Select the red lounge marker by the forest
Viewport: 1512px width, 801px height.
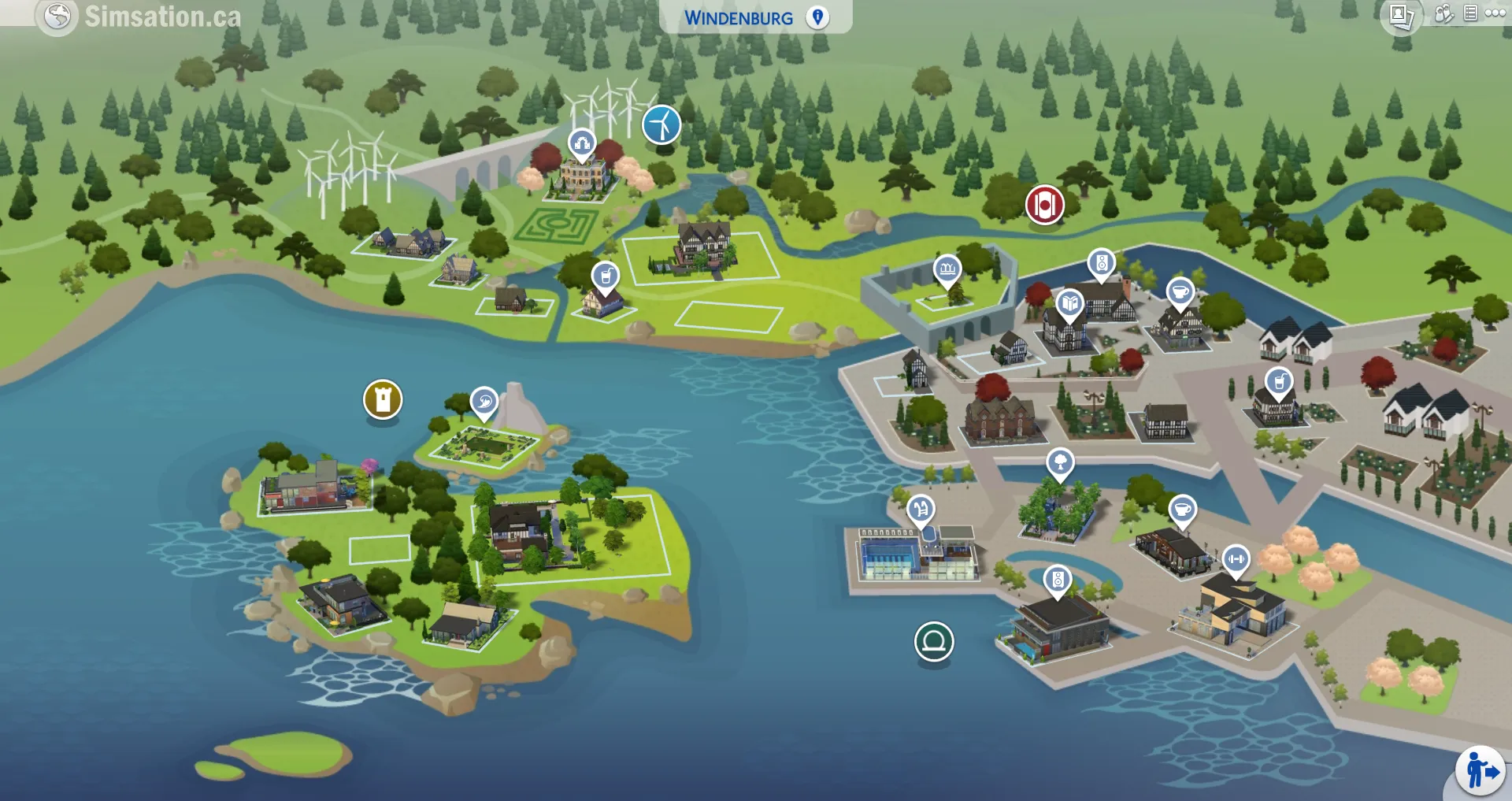click(x=1044, y=203)
